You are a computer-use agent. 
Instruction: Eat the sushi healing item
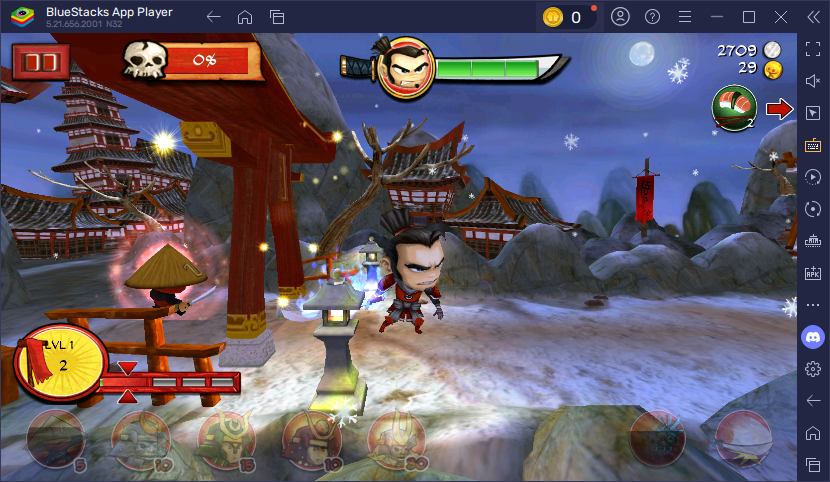(734, 108)
